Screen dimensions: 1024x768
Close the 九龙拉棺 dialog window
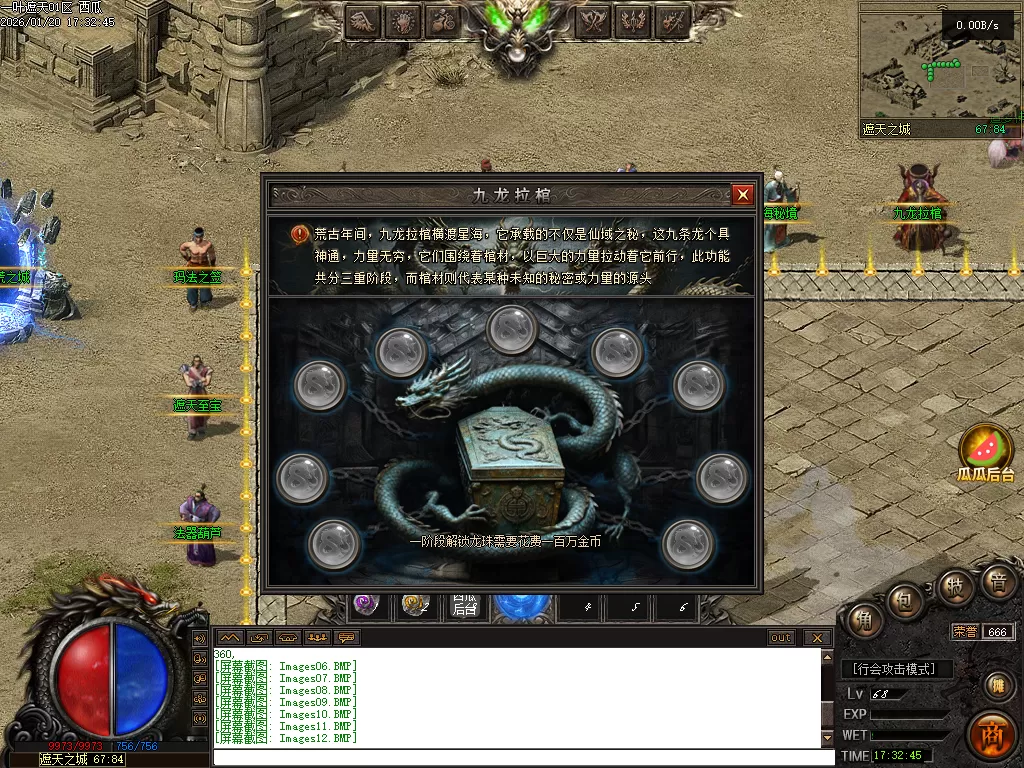(x=742, y=195)
